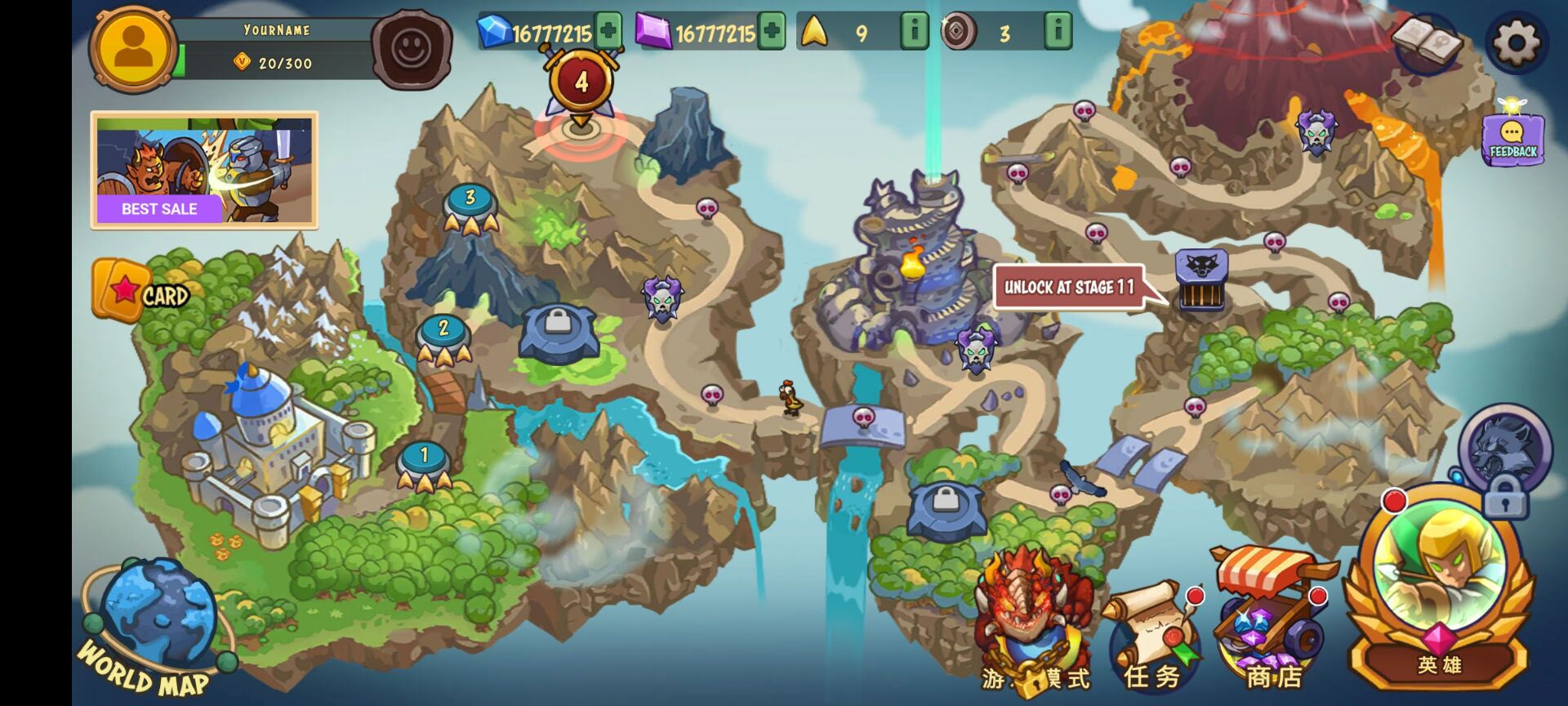The width and height of the screenshot is (1568, 706).
Task: Open the Feedback chat button
Action: coord(1512,139)
